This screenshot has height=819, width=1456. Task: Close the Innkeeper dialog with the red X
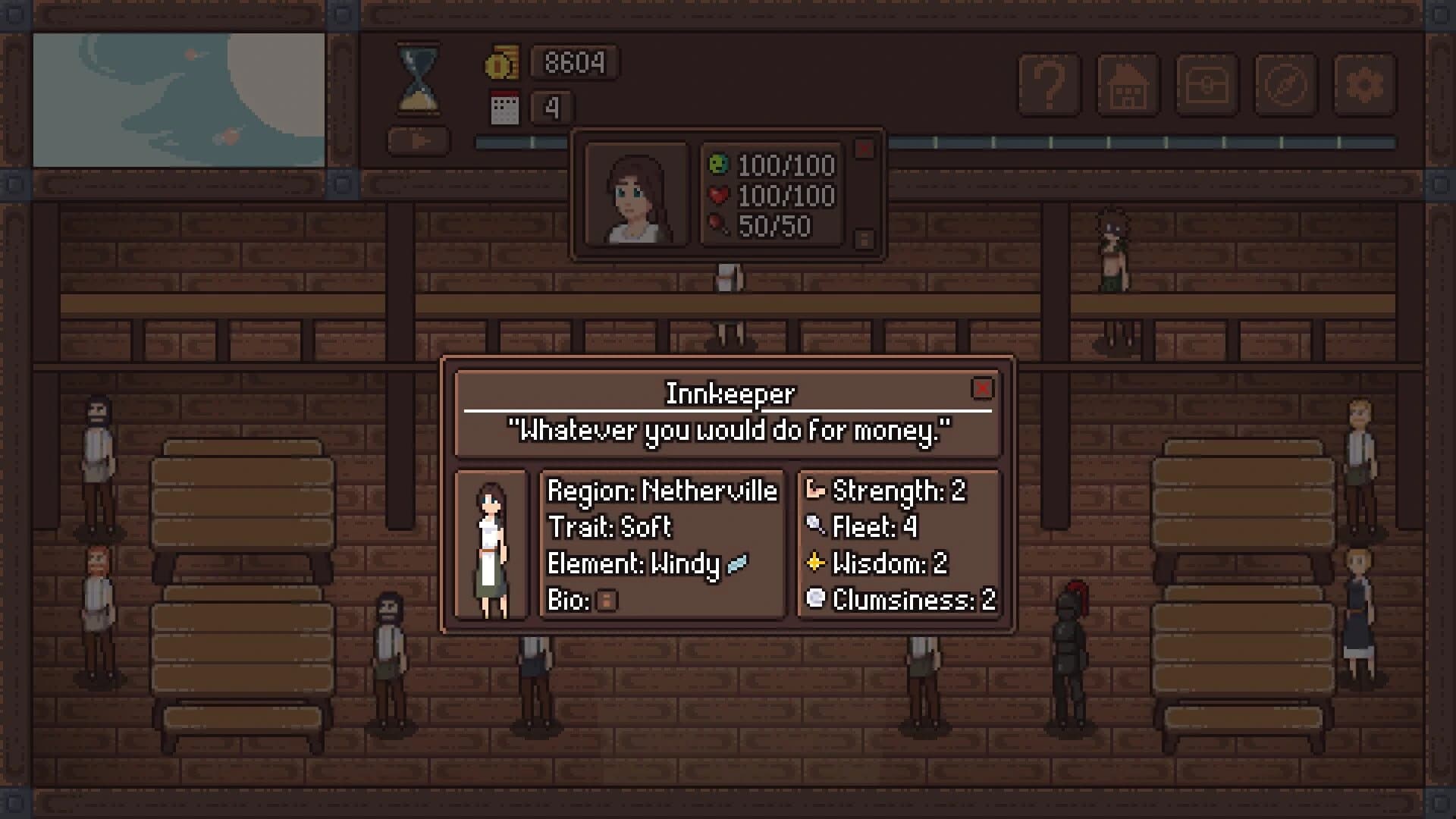pos(984,389)
